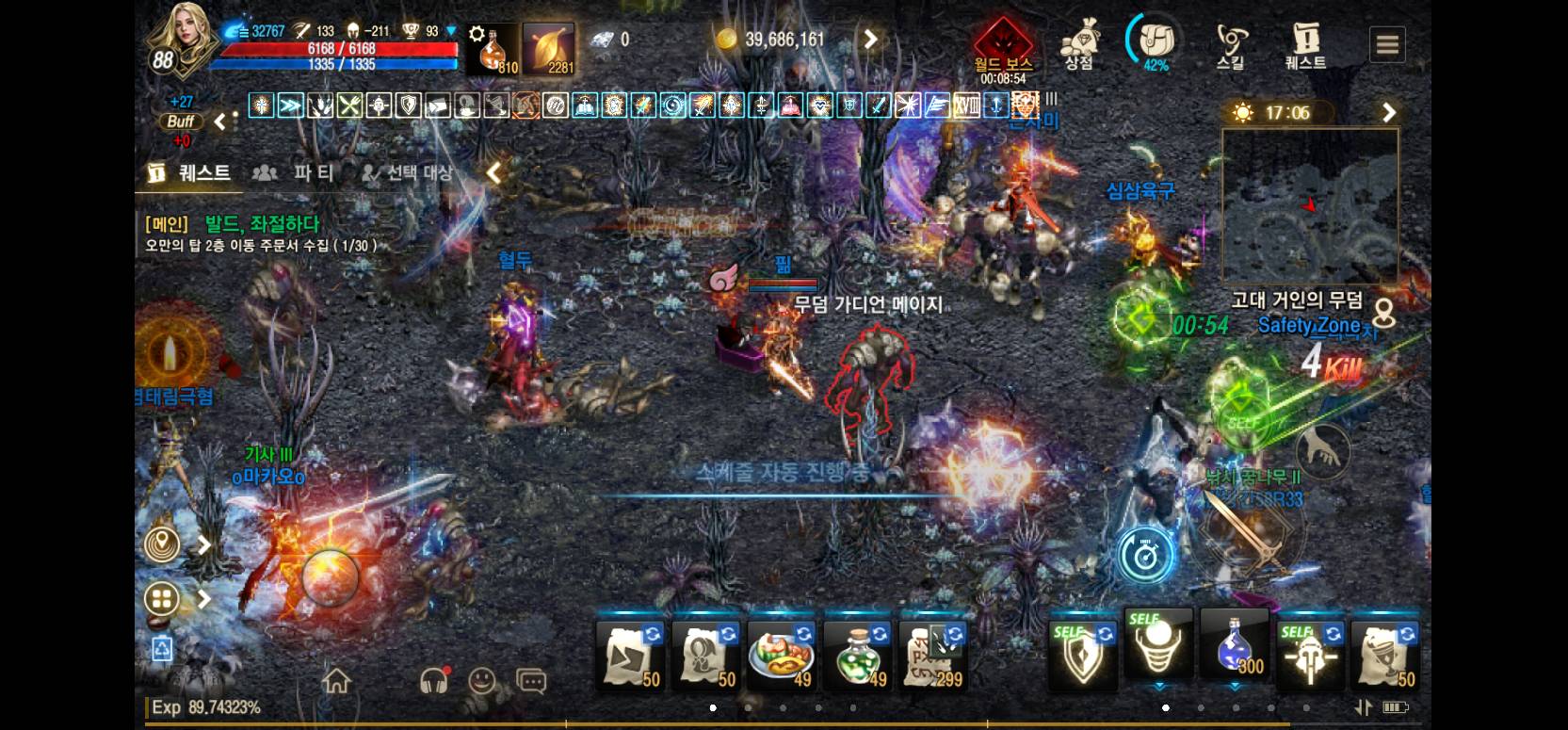Switch to the 선택 대상 tab
The height and width of the screenshot is (730, 1568).
(407, 173)
